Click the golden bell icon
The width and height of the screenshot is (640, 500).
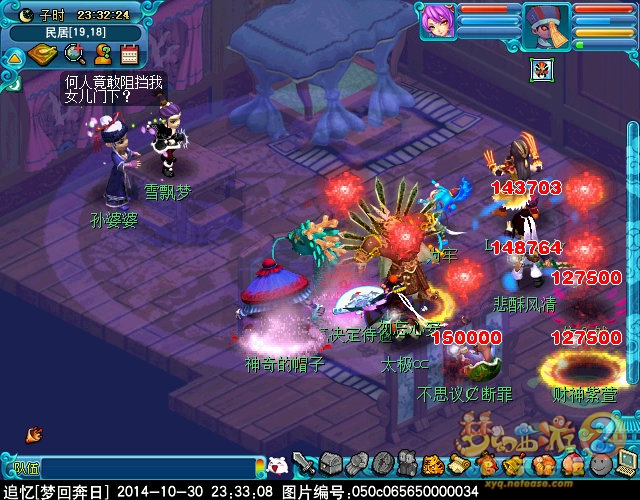pos(512,464)
